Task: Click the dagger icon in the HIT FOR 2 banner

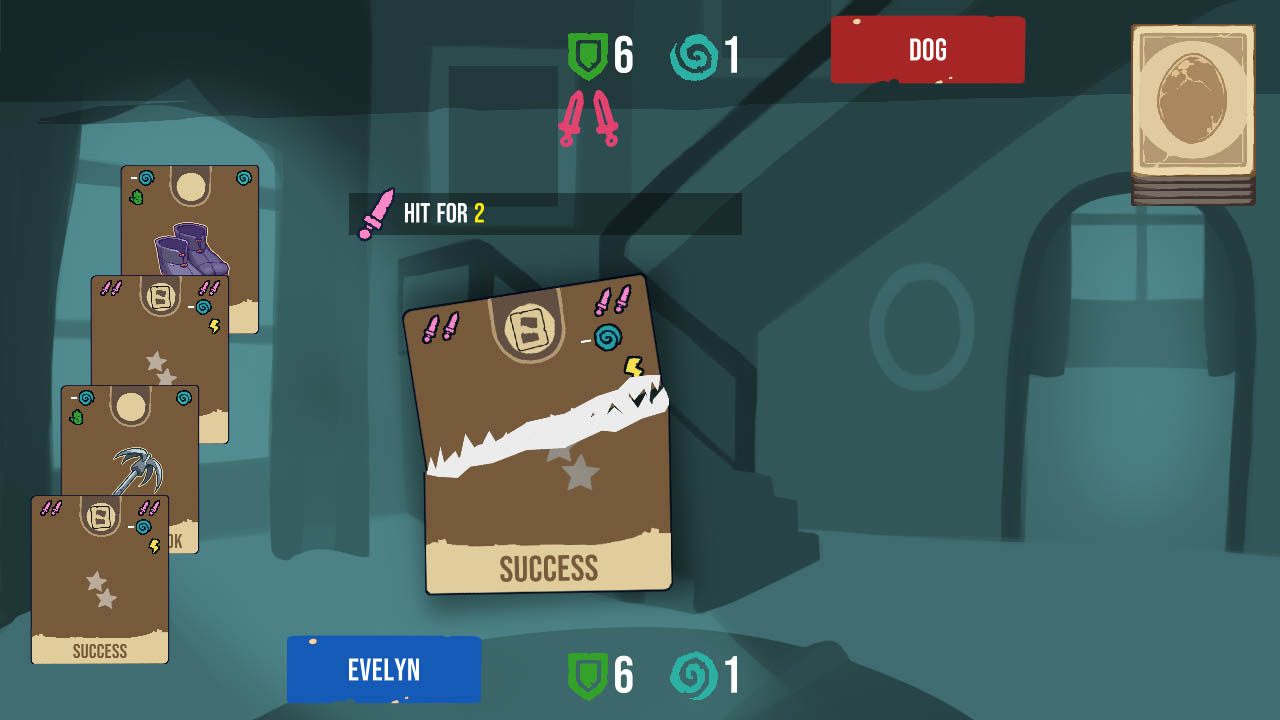Action: tap(379, 211)
